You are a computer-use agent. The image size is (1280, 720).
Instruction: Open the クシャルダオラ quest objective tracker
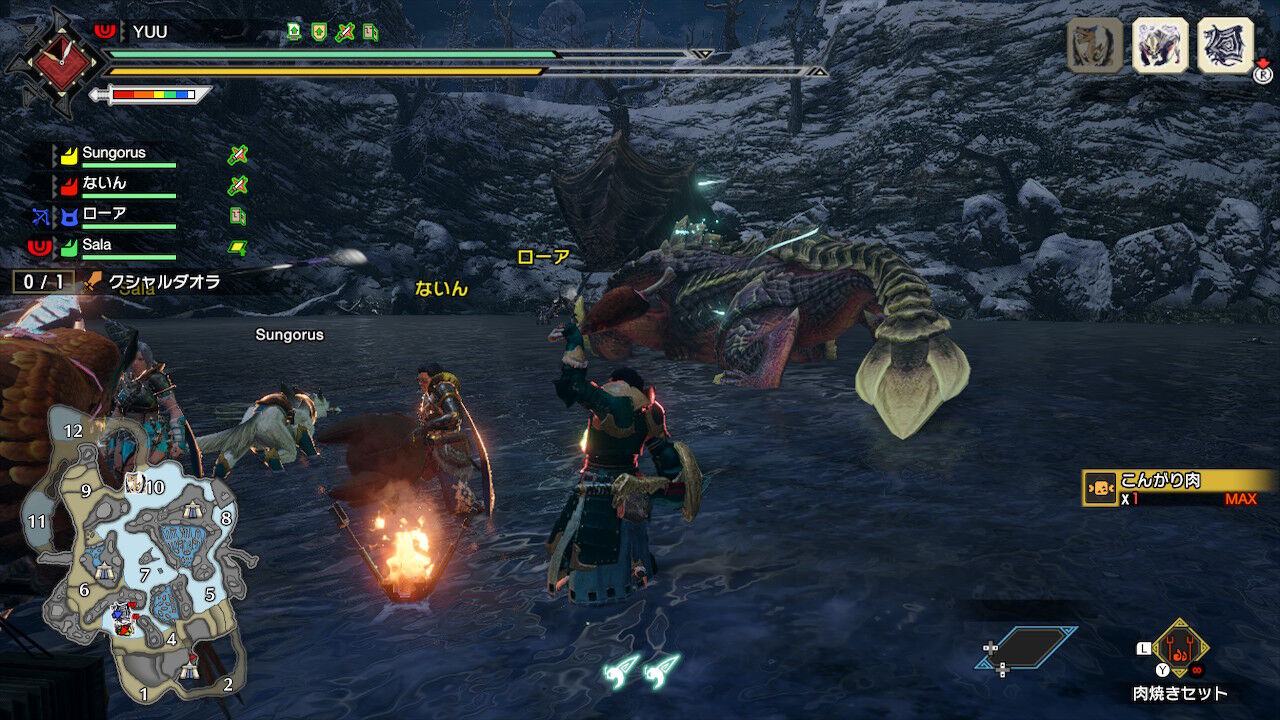pyautogui.click(x=150, y=283)
